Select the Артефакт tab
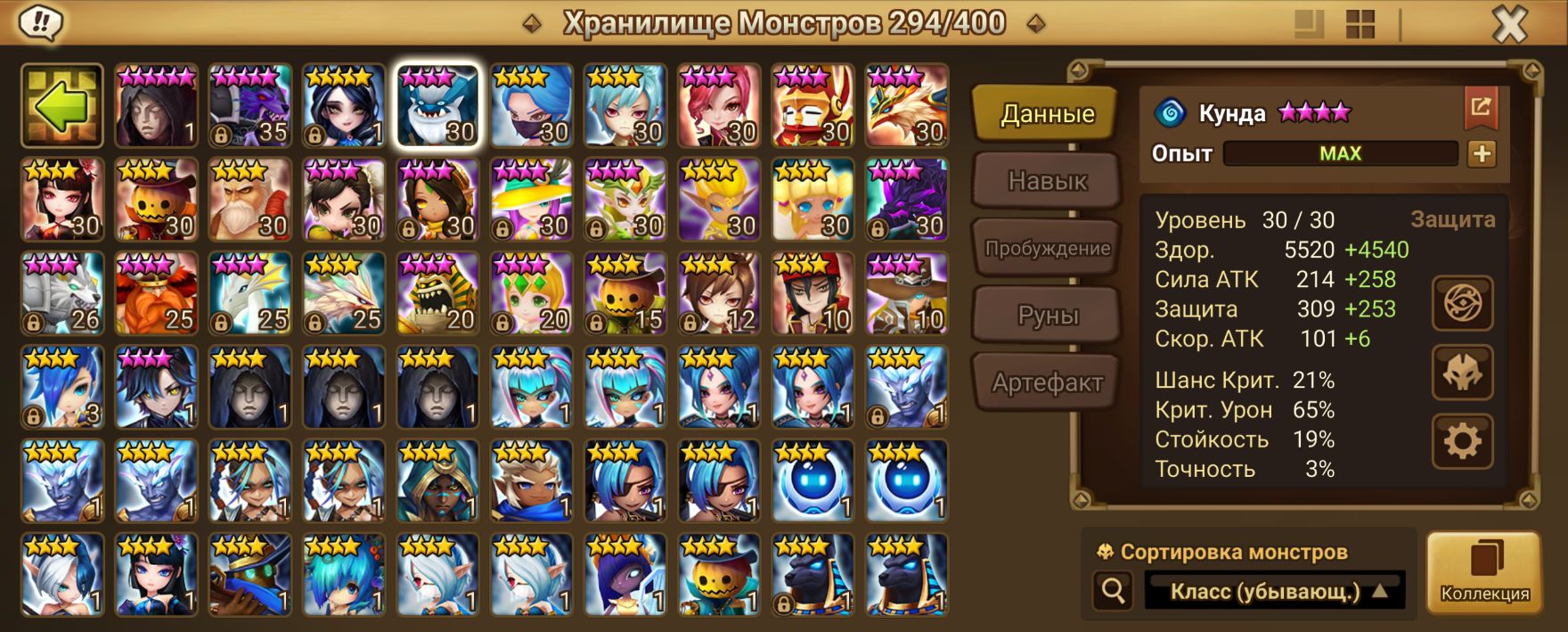The image size is (1568, 632). (1047, 383)
